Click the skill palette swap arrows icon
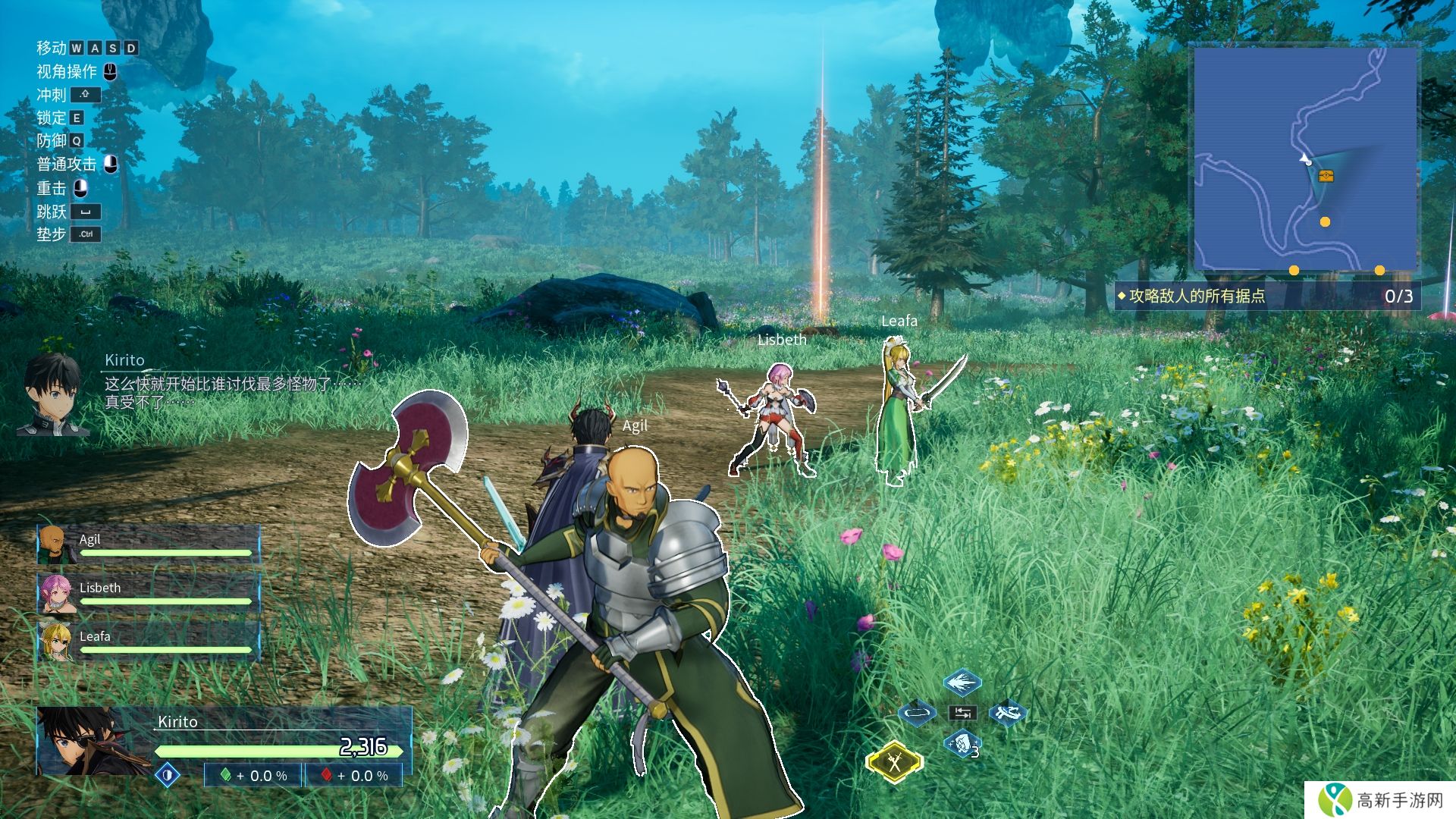This screenshot has height=819, width=1456. tap(962, 713)
